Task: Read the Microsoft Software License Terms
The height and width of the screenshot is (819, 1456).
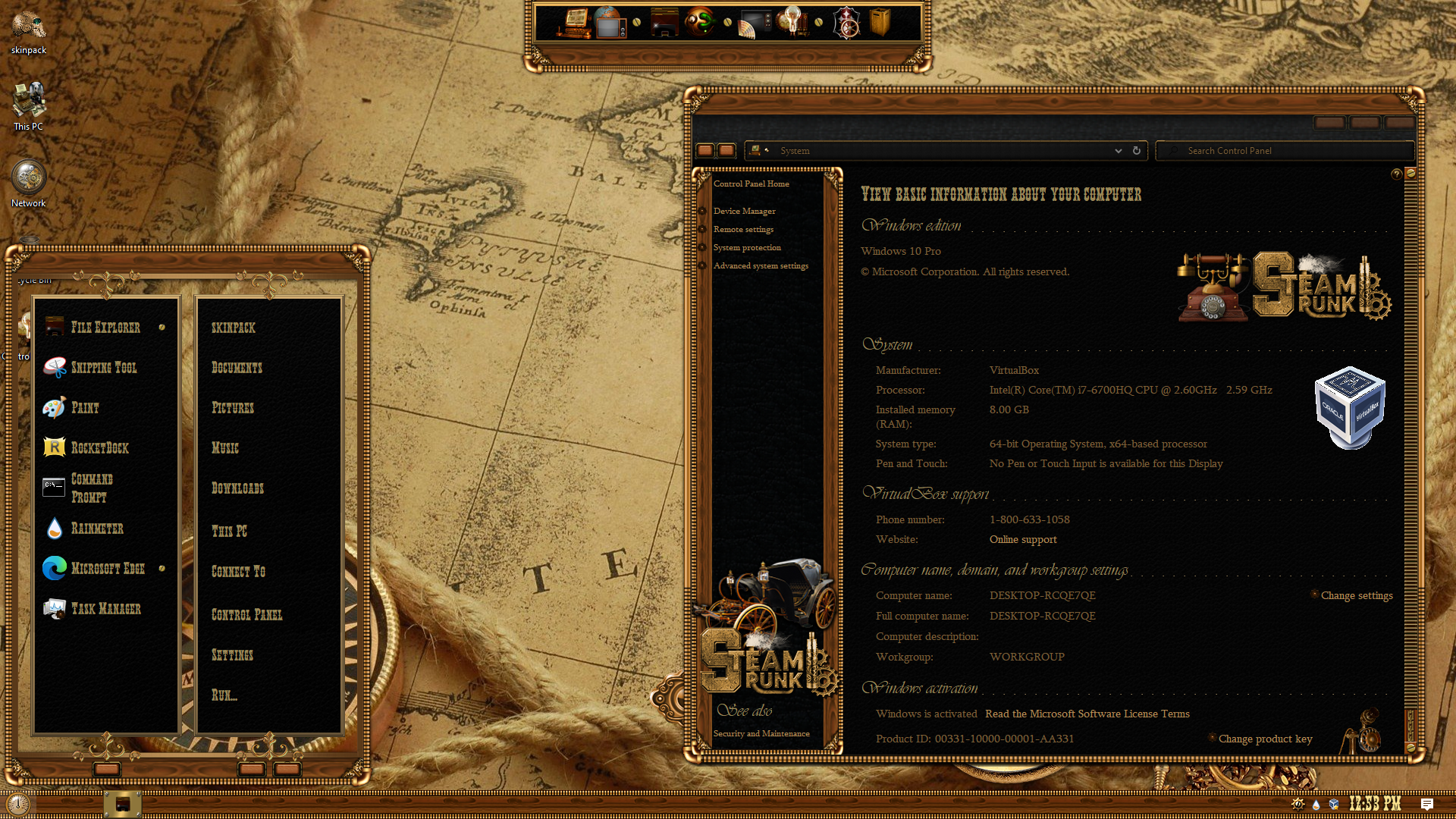Action: [x=1087, y=714]
